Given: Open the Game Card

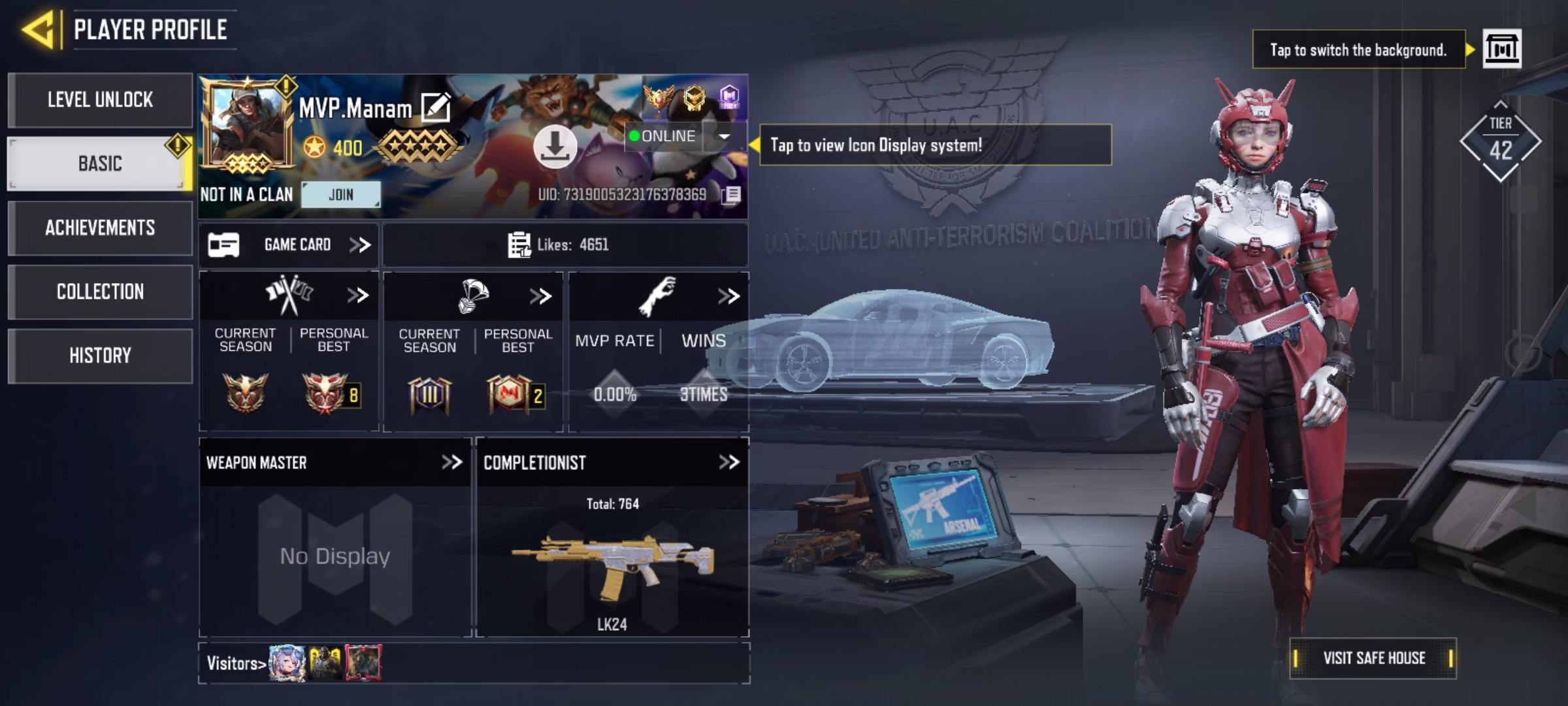Looking at the screenshot, I should (x=289, y=245).
